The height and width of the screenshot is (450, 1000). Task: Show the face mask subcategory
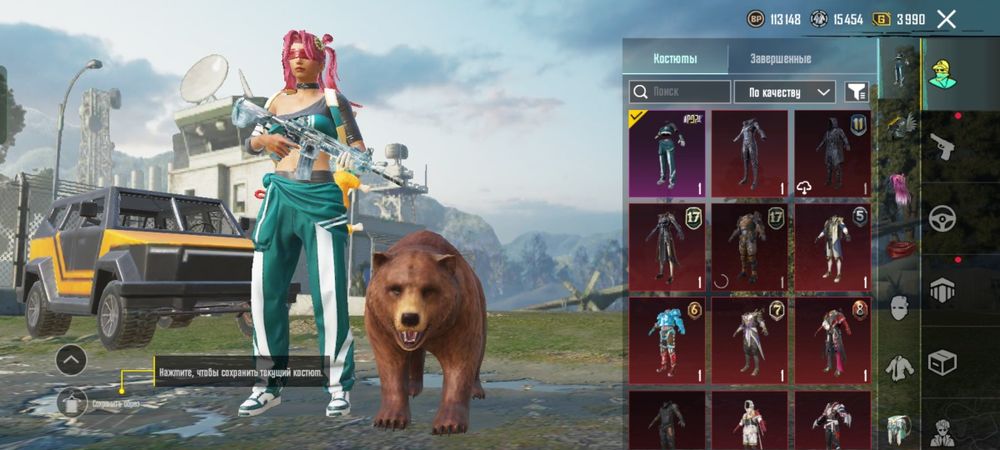(899, 307)
